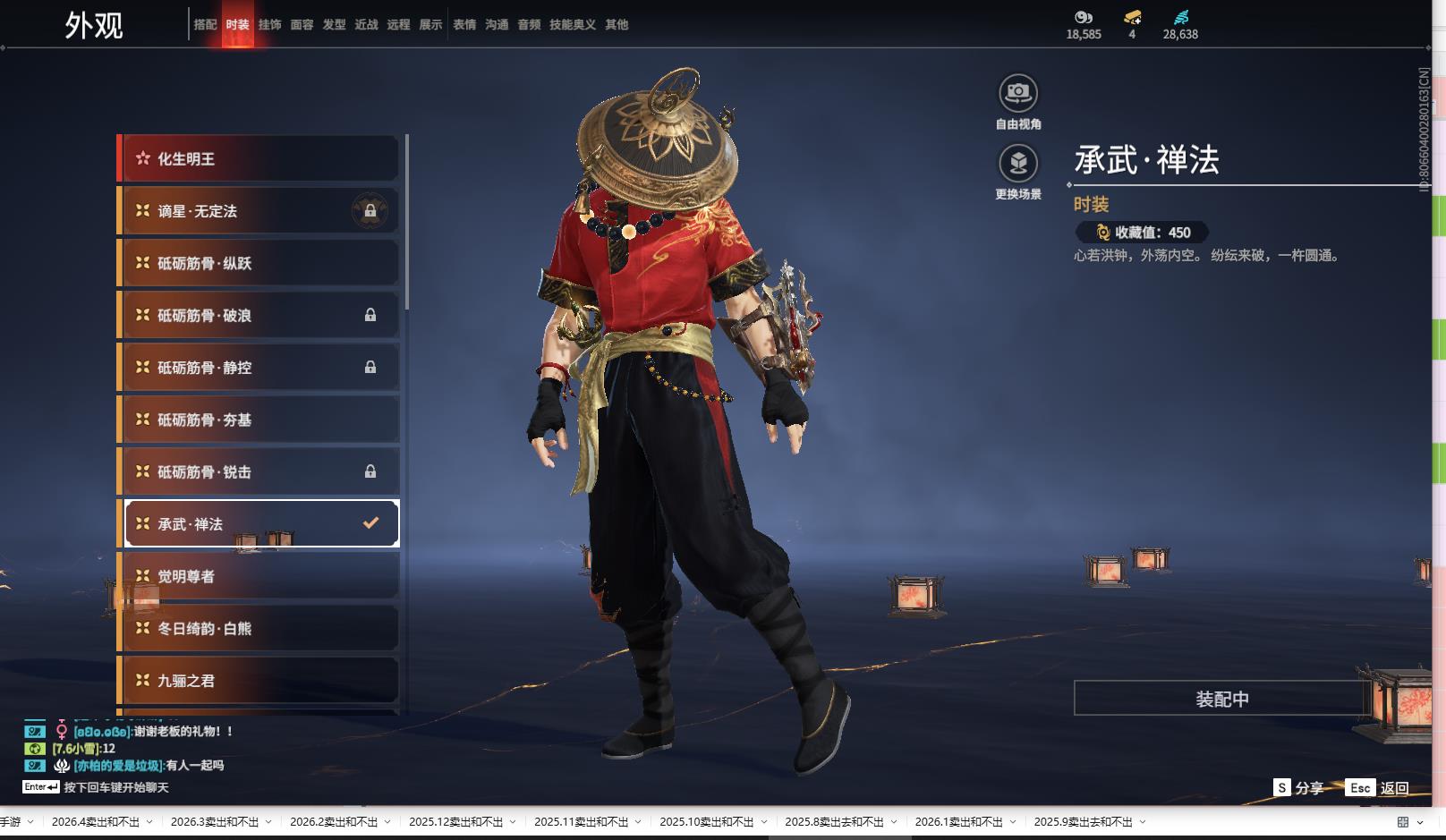Select the locked 滴星·无定法 outfit
This screenshot has width=1446, height=840.
pyautogui.click(x=258, y=211)
